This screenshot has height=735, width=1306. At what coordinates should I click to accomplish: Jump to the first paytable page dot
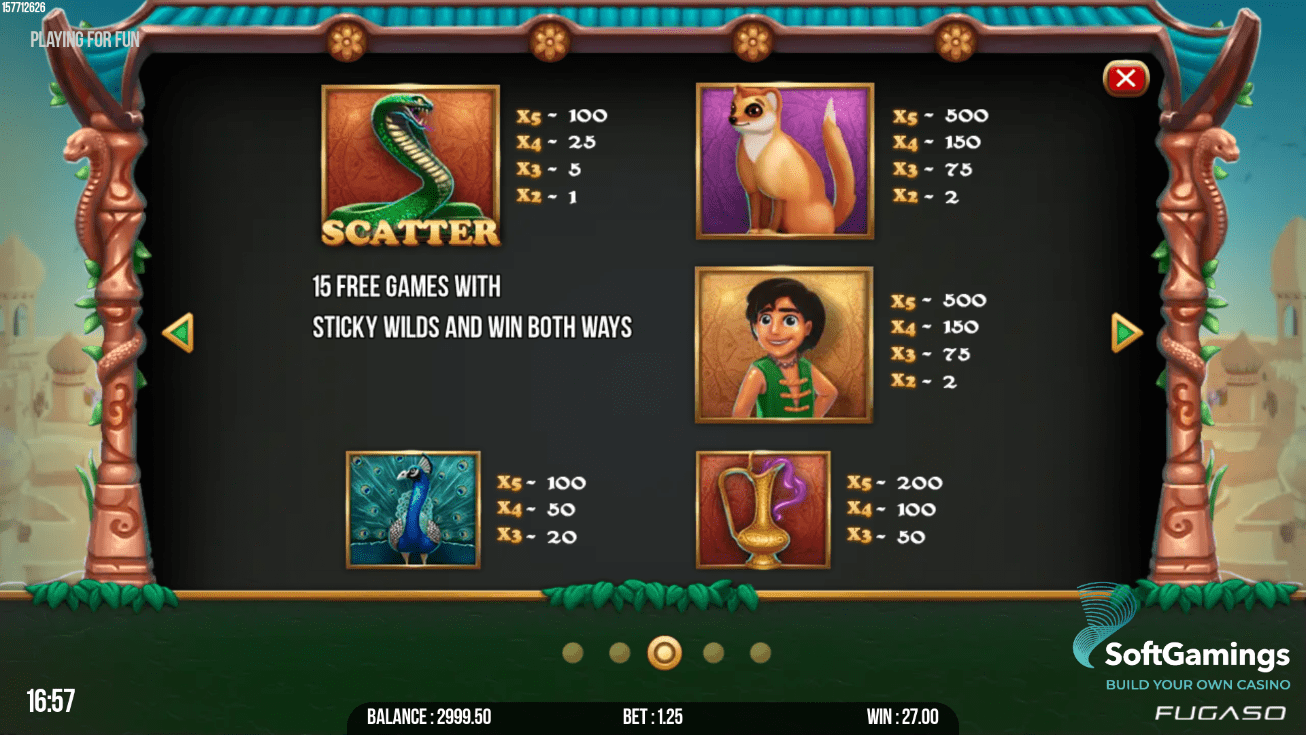click(573, 653)
